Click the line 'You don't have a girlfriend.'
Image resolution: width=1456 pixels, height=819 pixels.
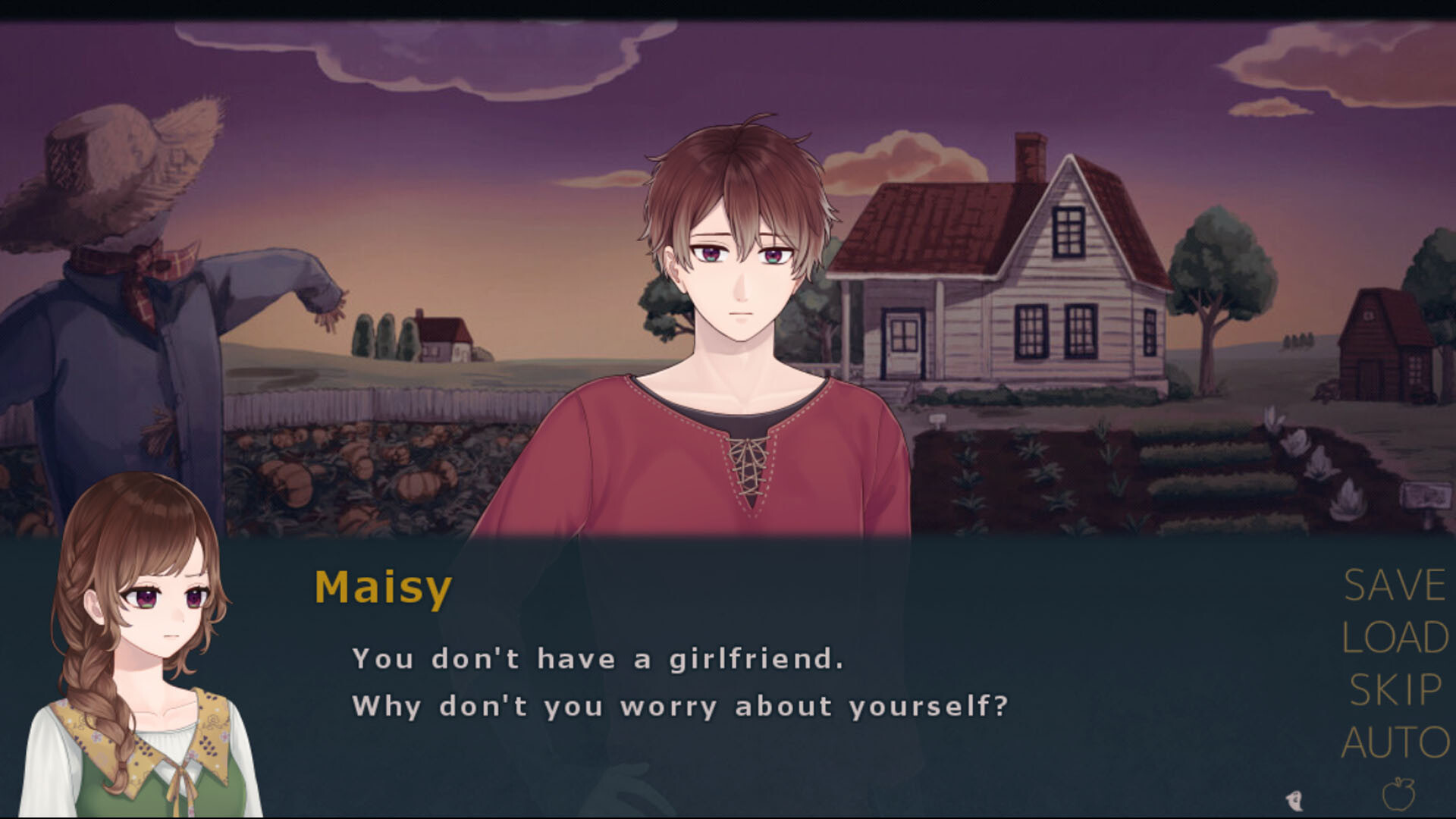click(x=599, y=659)
